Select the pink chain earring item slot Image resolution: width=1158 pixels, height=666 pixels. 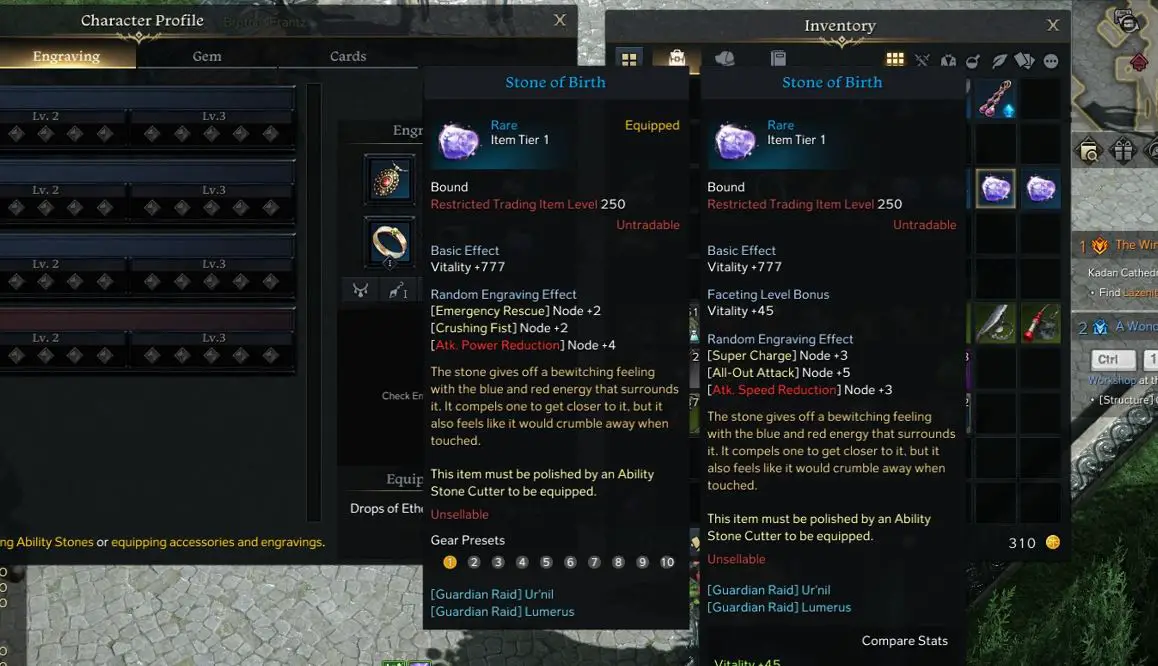995,100
